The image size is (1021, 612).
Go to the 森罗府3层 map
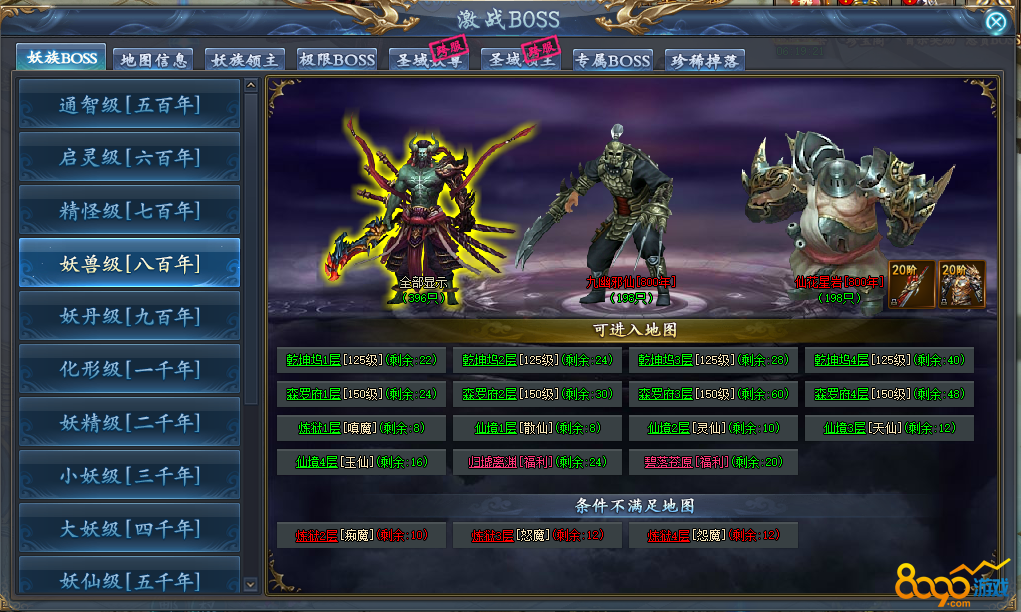(712, 394)
